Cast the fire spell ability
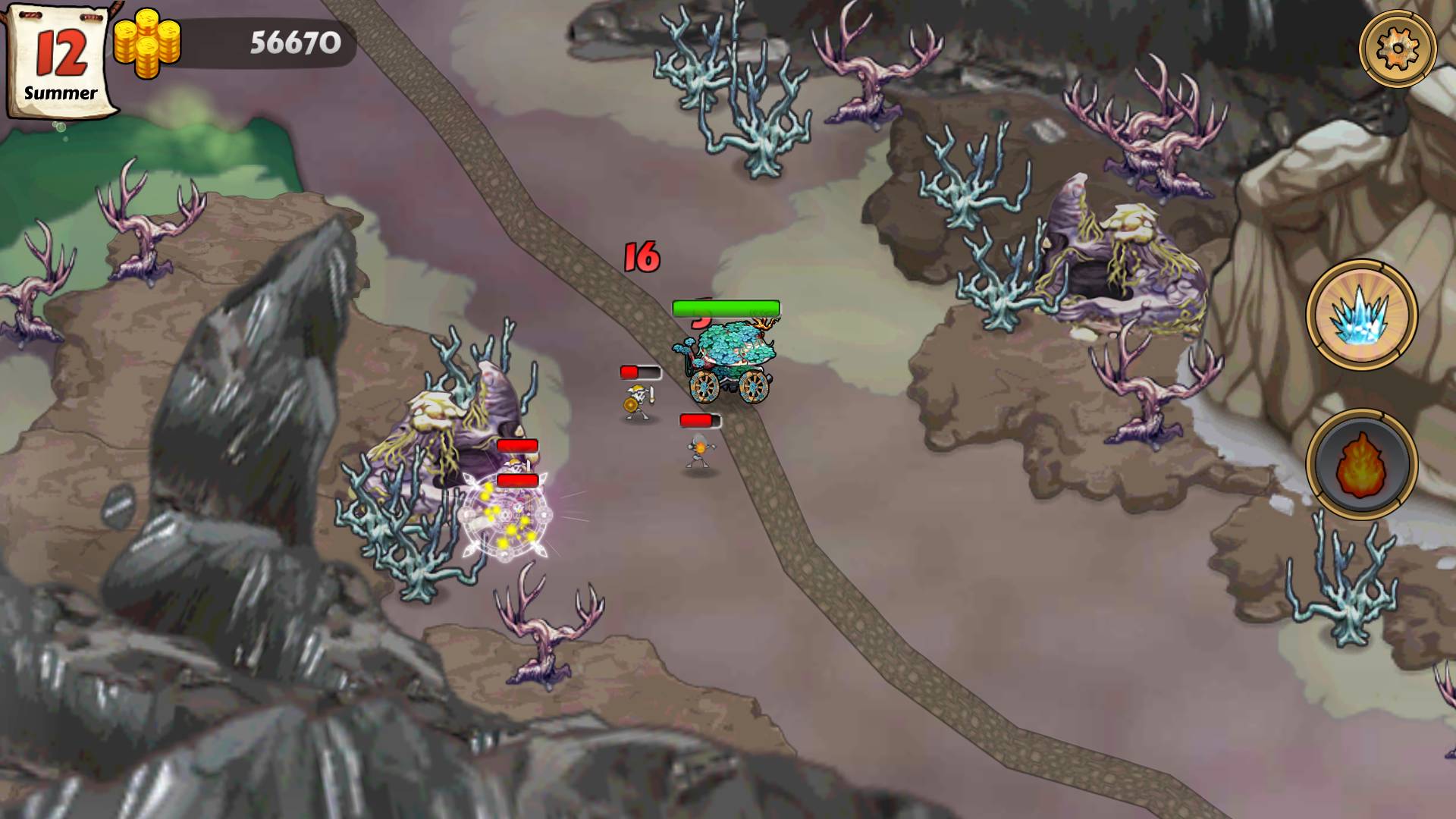Viewport: 1456px width, 819px height. pos(1361,463)
